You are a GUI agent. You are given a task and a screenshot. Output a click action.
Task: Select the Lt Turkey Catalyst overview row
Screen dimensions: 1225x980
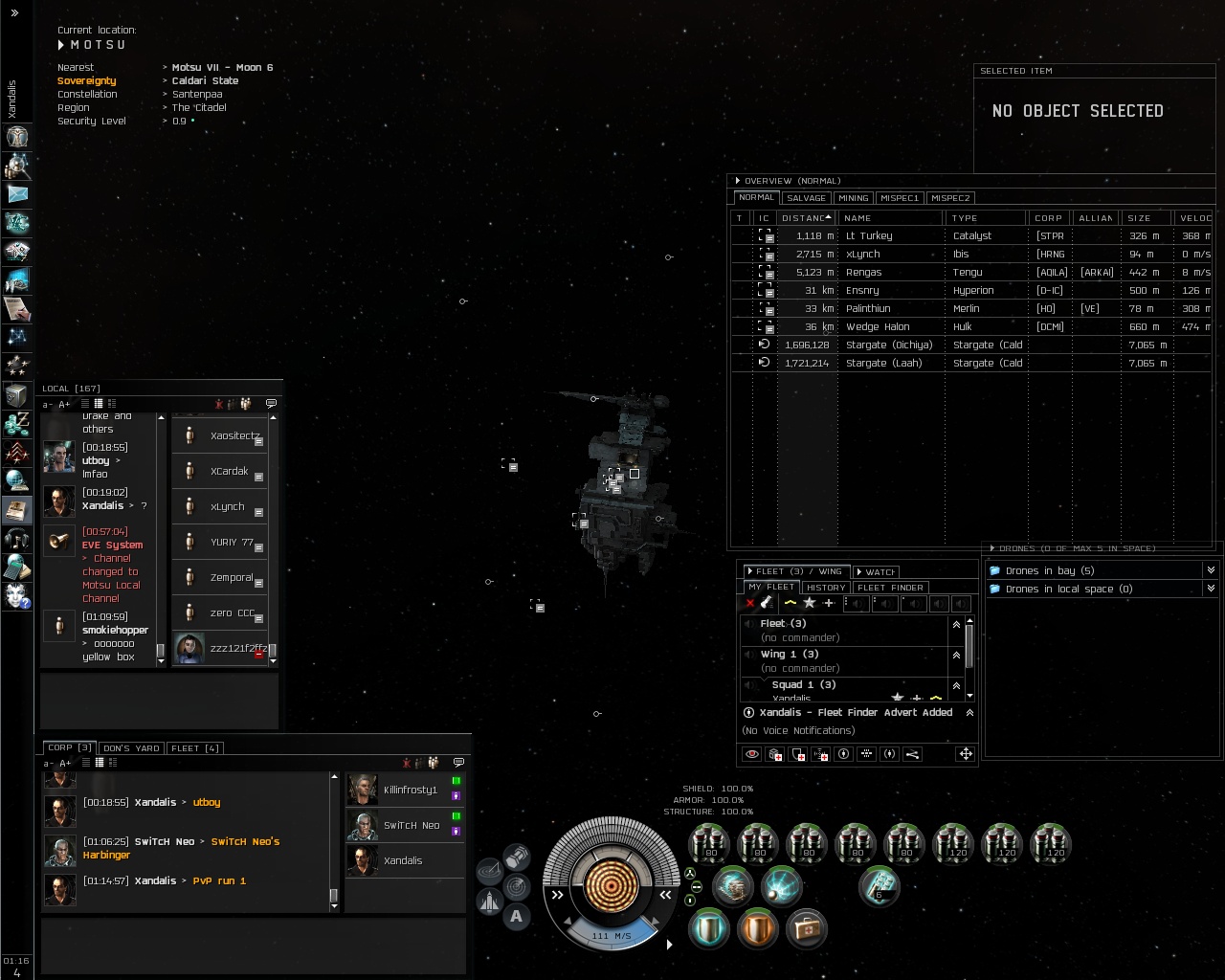869,235
